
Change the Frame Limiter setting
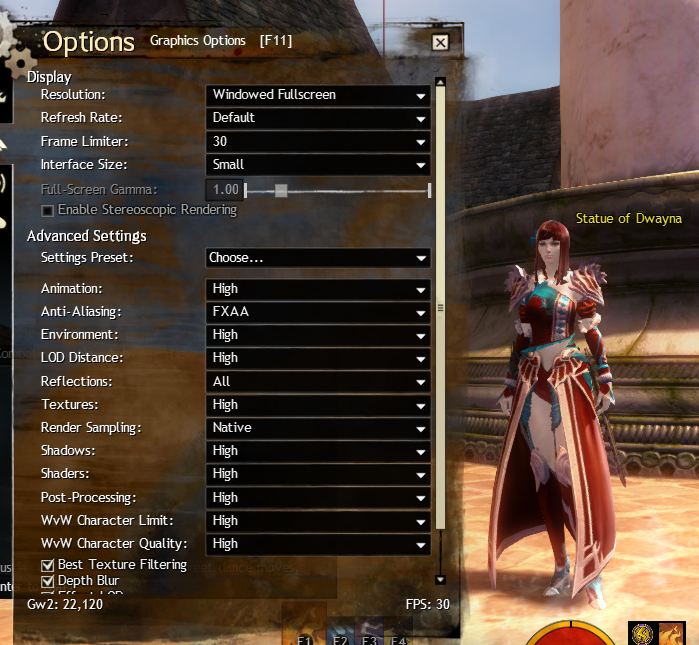(318, 142)
